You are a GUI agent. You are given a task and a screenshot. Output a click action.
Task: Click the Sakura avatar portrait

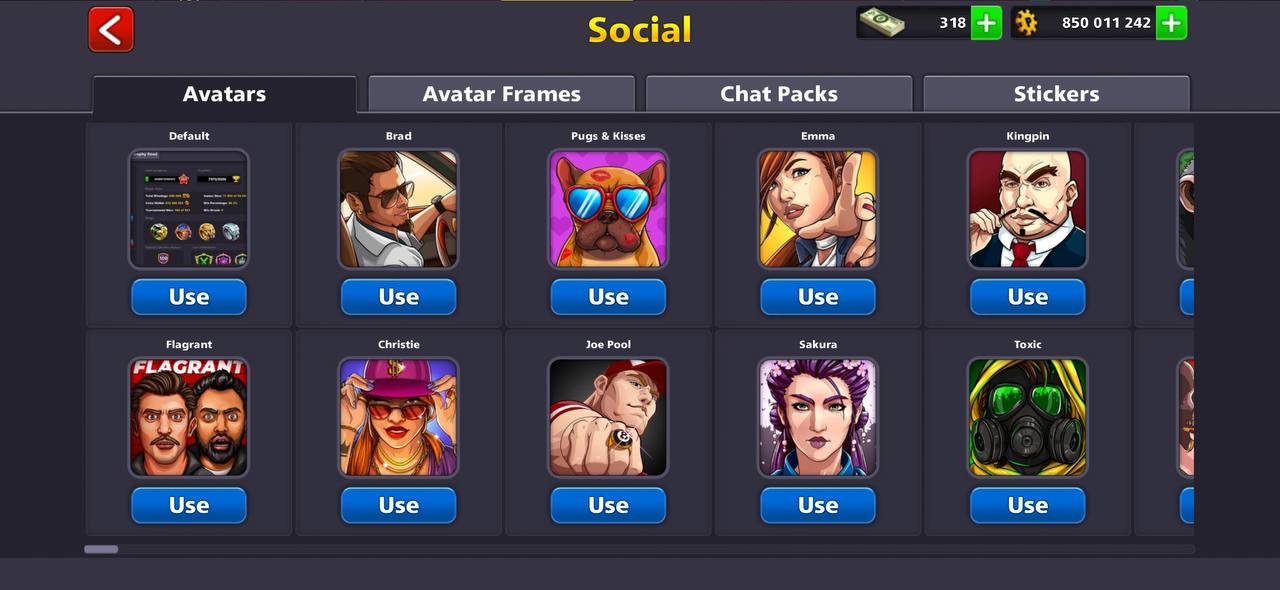coord(818,417)
